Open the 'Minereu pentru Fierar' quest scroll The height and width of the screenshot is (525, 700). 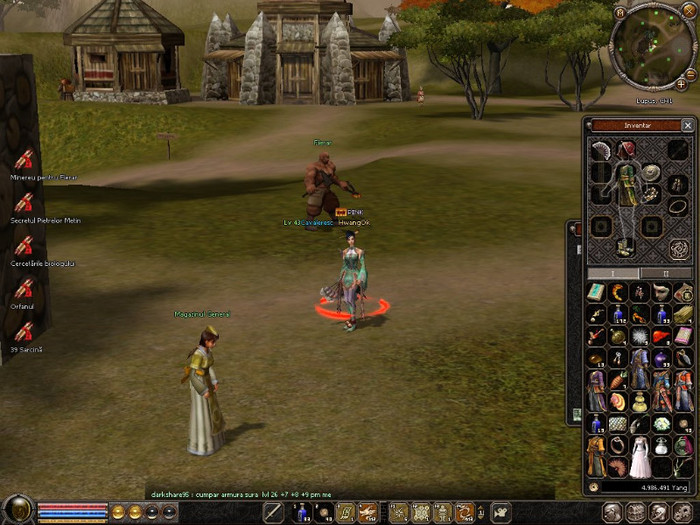pos(23,159)
